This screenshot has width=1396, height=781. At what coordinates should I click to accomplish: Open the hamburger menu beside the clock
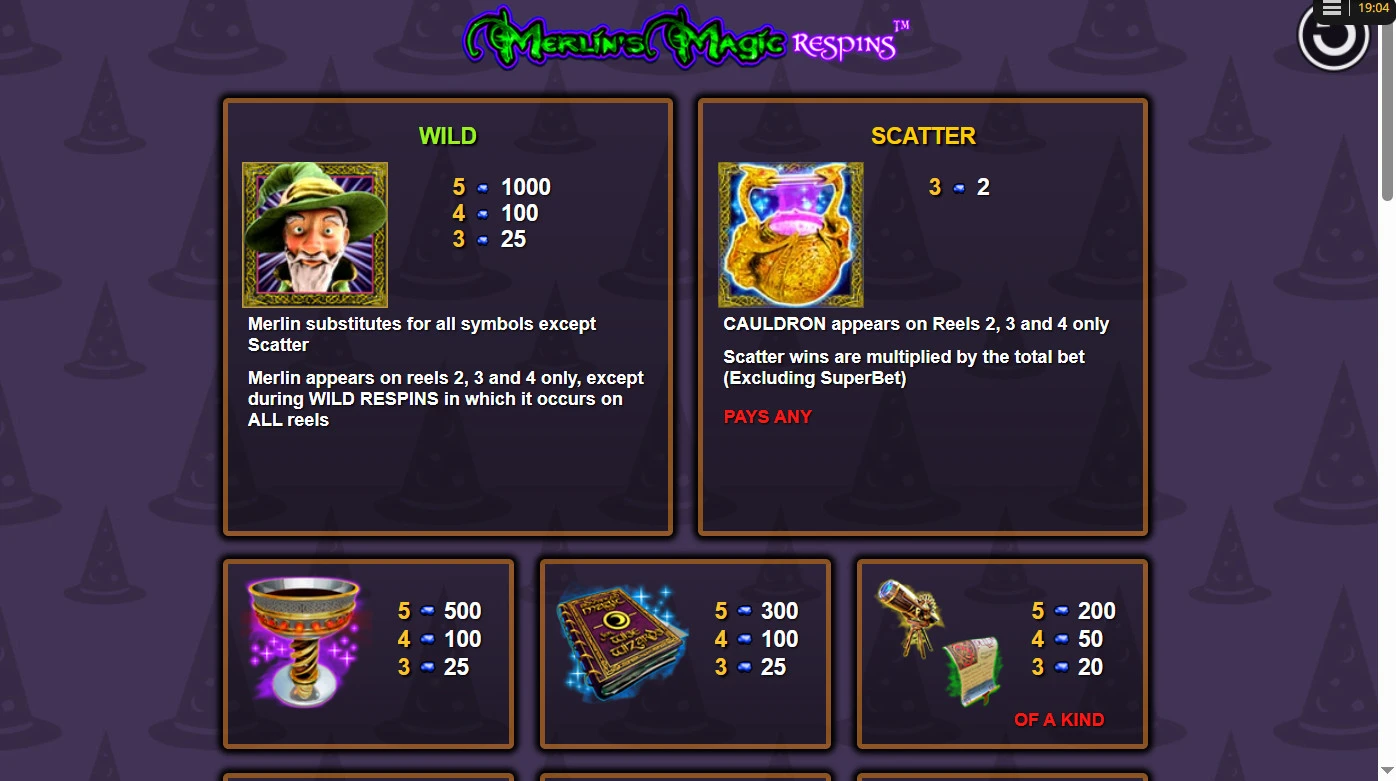(x=1331, y=9)
